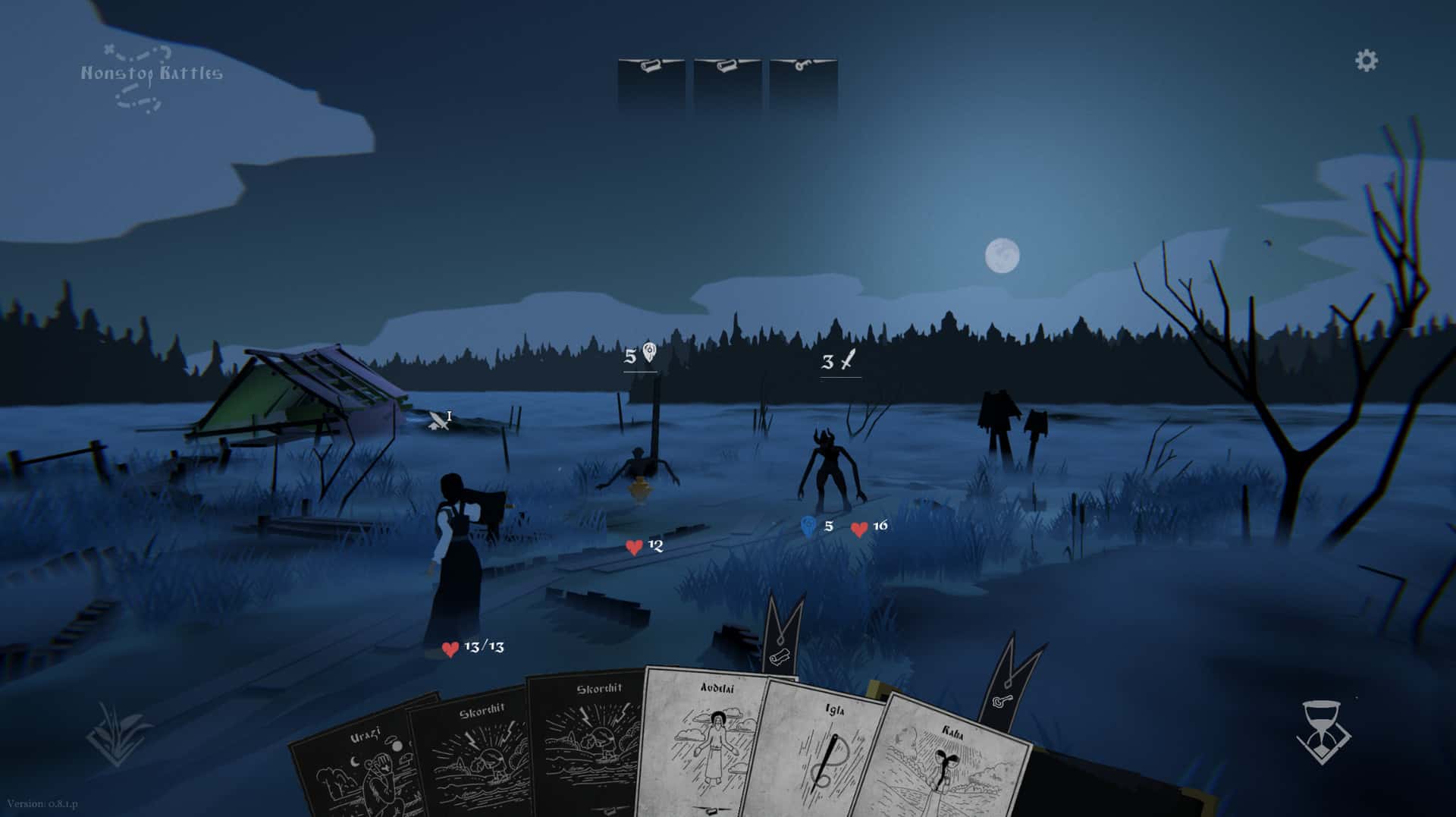The height and width of the screenshot is (817, 1456).
Task: Select the empty key card slot
Action: coord(803,83)
